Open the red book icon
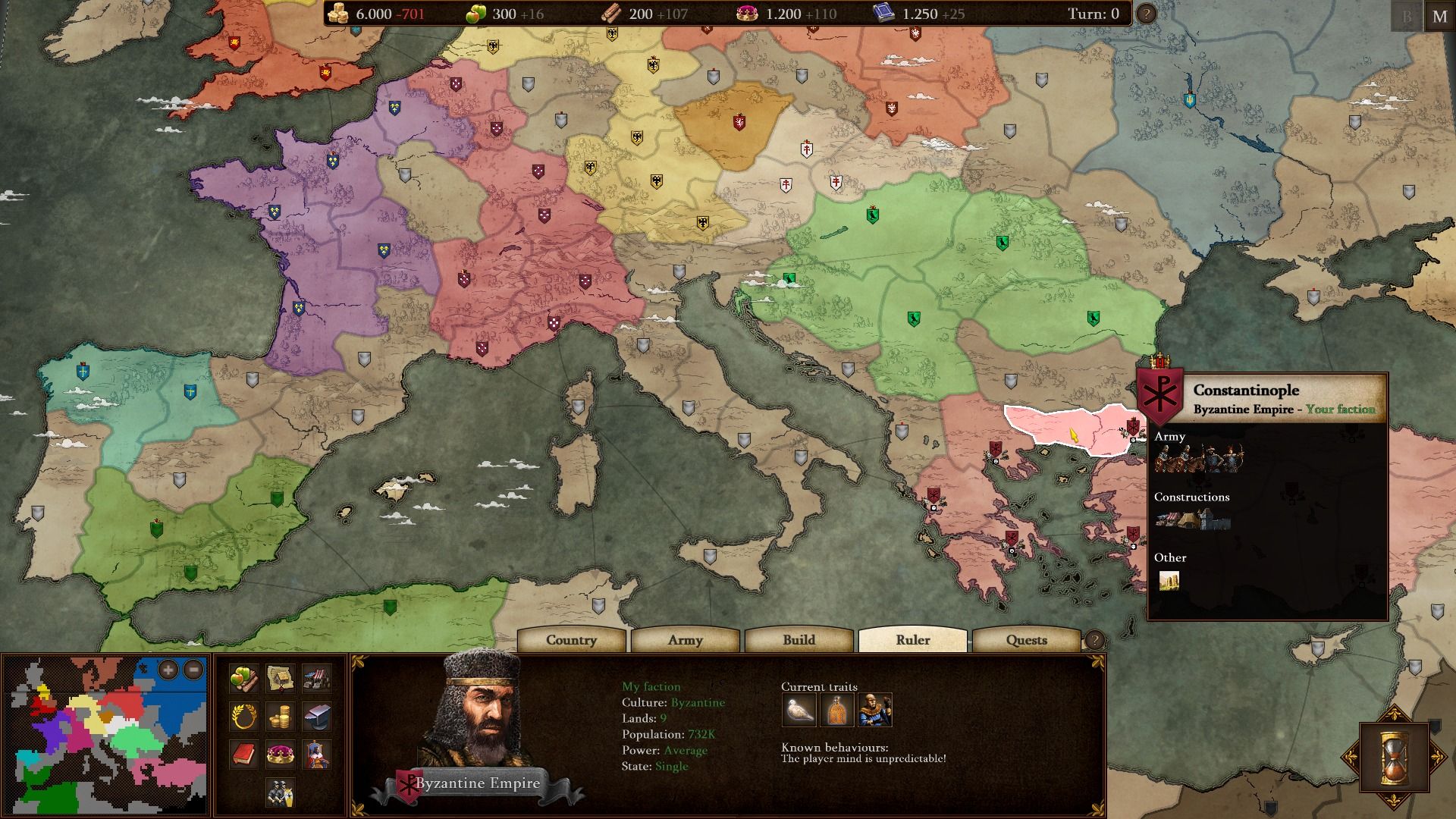 (243, 754)
